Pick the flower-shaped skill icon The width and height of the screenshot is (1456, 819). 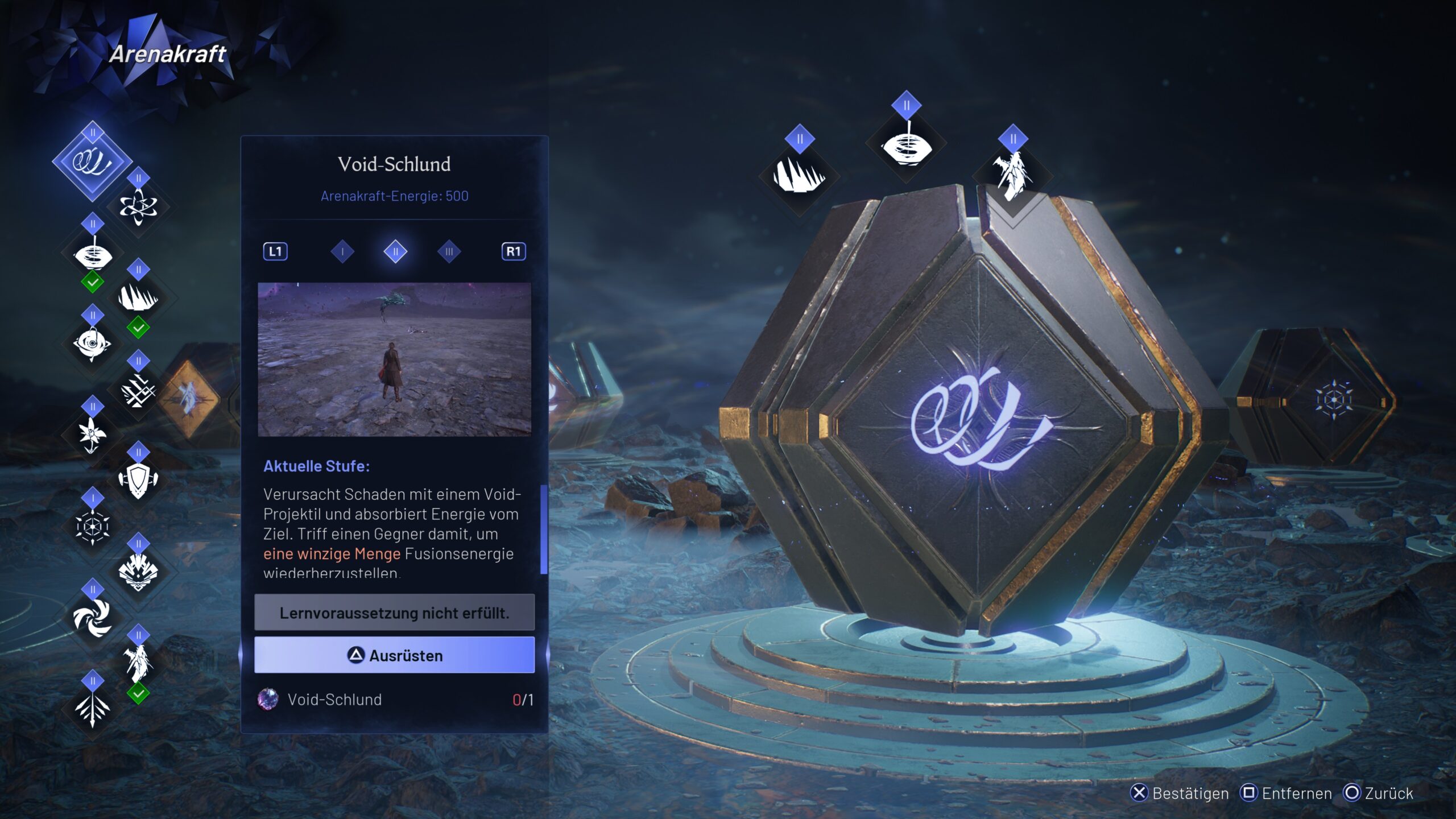(92, 435)
